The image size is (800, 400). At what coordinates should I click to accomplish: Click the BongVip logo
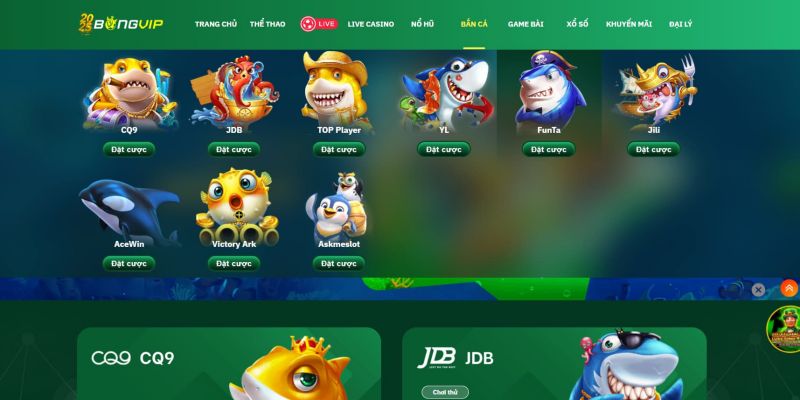[x=122, y=22]
